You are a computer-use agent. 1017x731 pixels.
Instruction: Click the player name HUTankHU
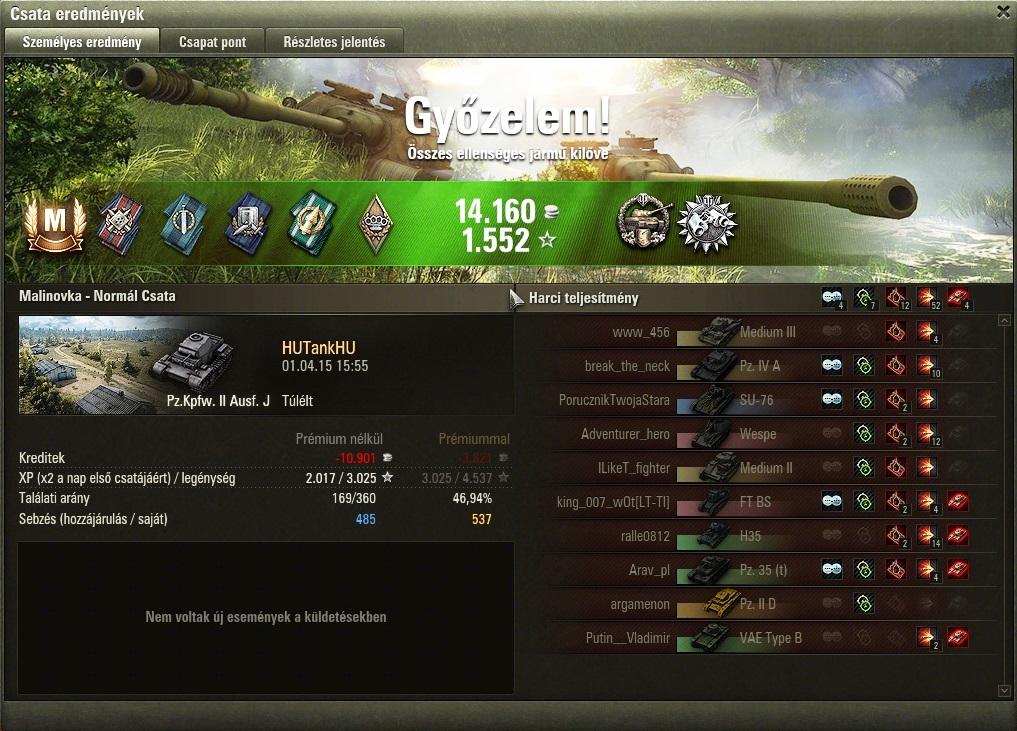click(x=318, y=348)
